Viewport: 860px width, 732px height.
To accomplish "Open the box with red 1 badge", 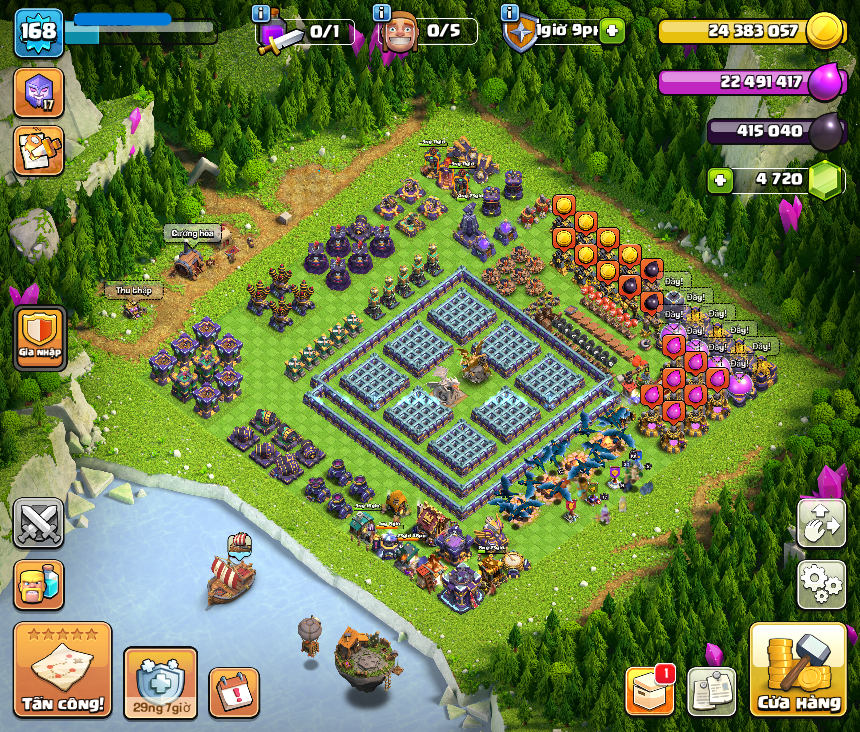I will point(649,691).
